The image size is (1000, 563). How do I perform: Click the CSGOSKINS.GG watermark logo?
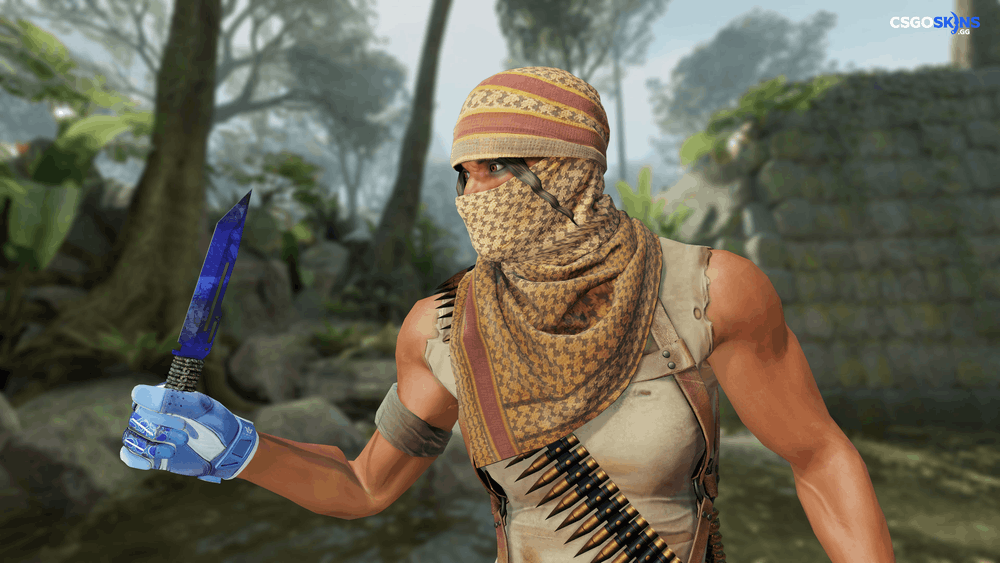point(934,23)
